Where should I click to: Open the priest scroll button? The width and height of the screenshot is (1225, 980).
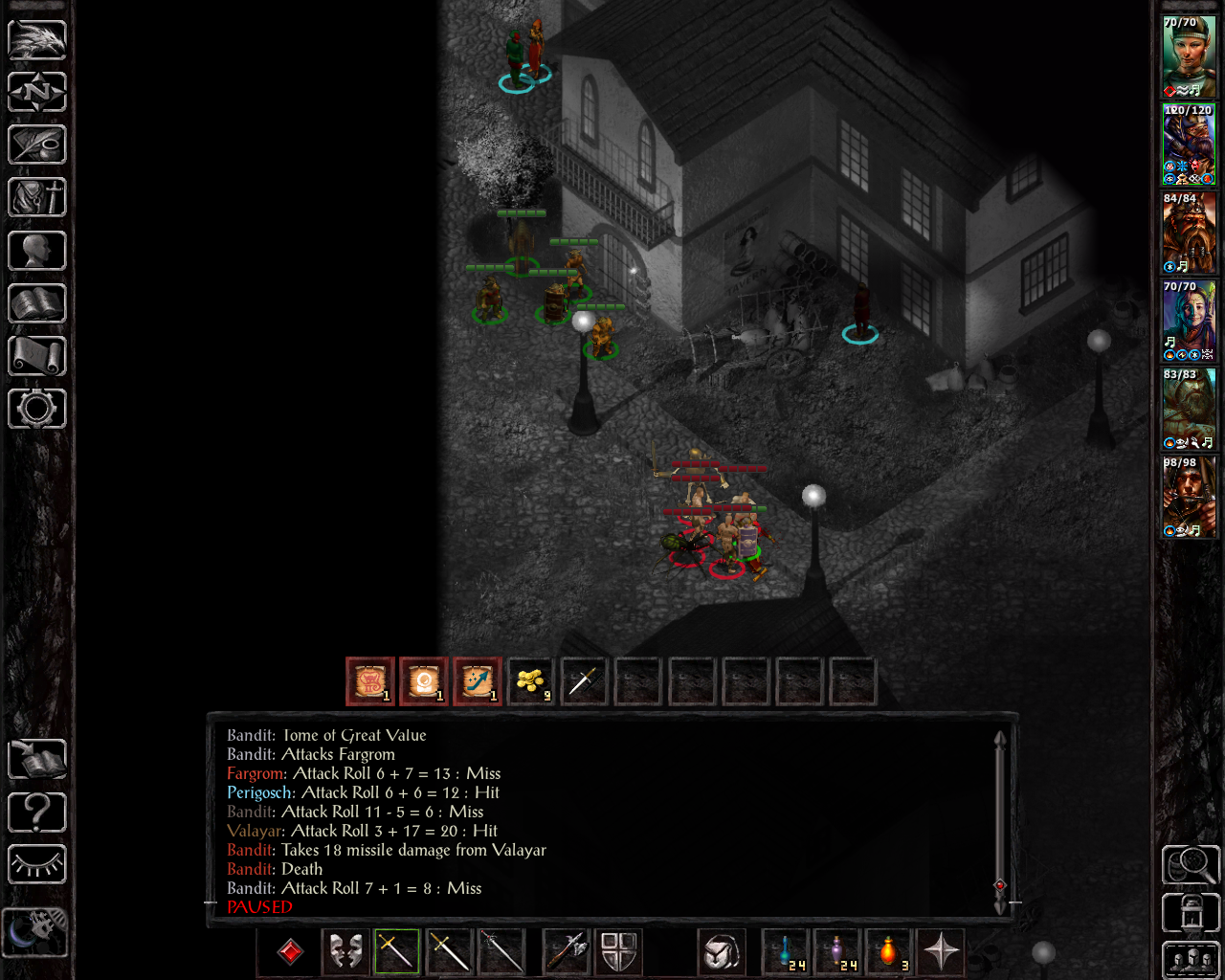point(37,356)
